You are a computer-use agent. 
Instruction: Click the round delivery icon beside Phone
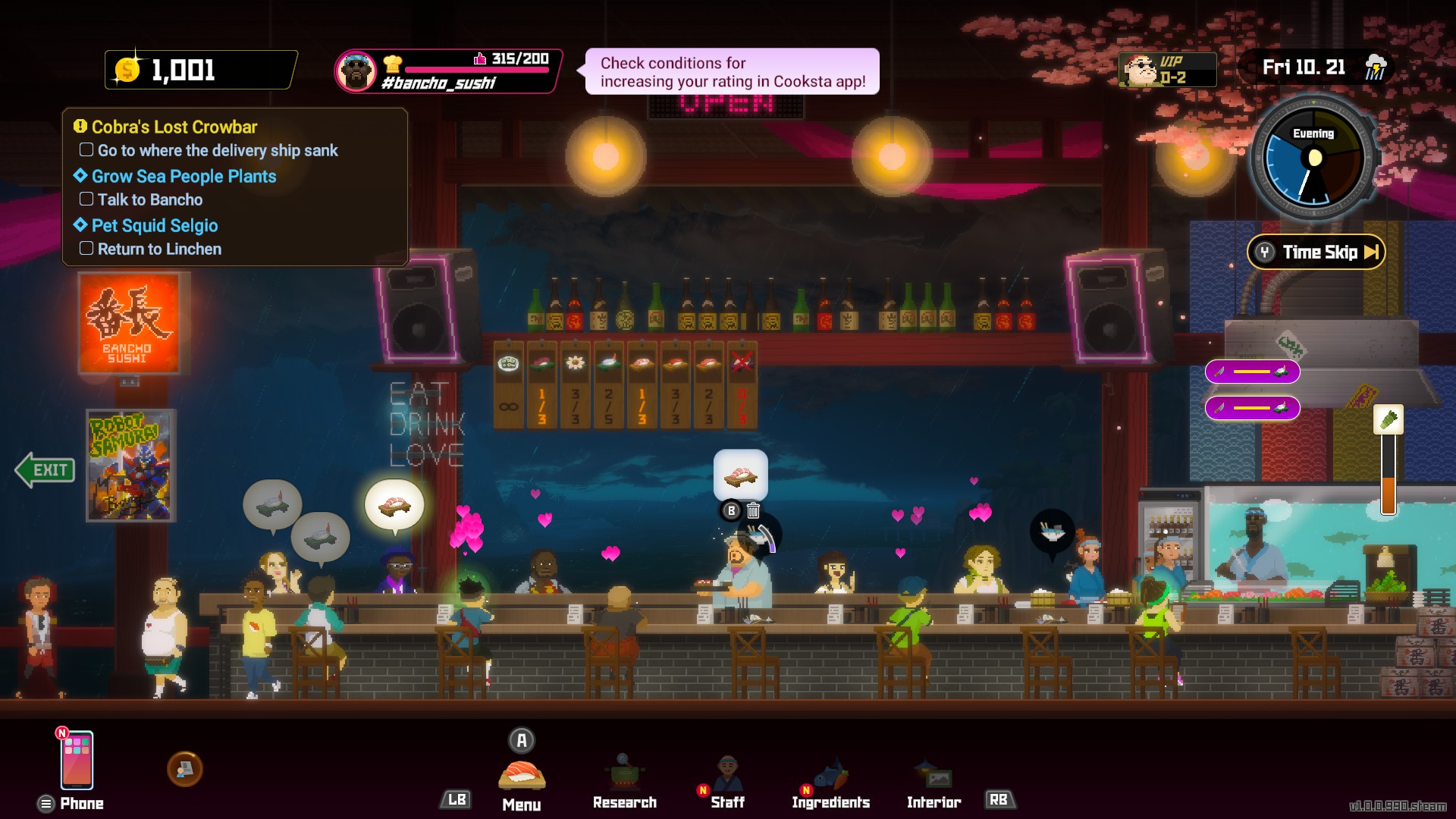point(184,769)
